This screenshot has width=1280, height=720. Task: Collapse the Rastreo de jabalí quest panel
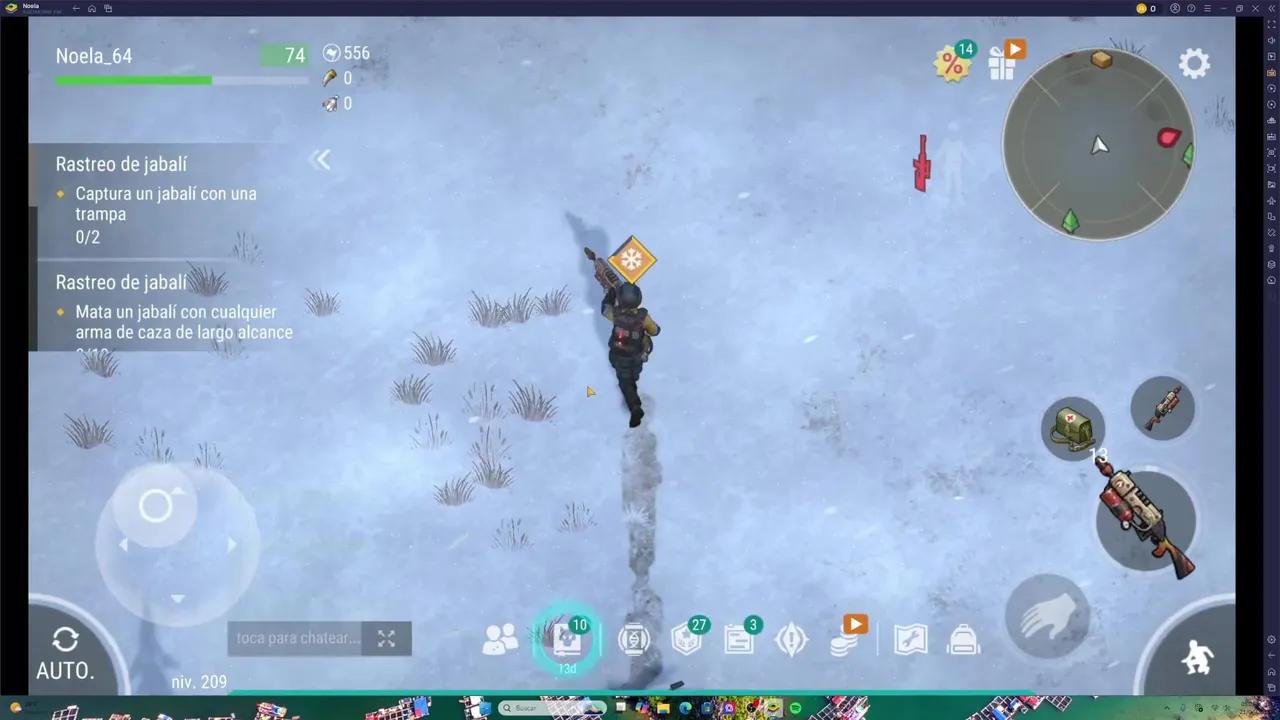click(322, 160)
